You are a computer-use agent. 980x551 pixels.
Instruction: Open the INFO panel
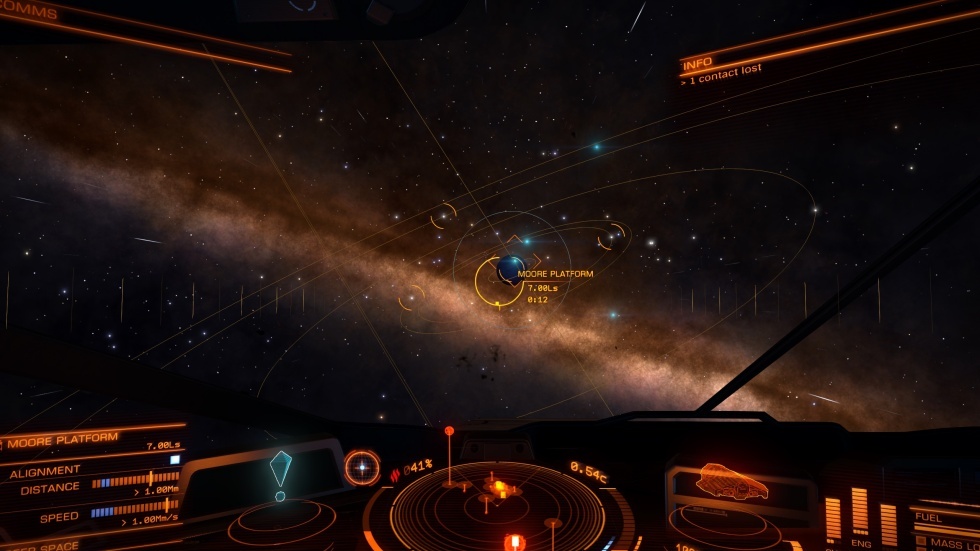697,64
